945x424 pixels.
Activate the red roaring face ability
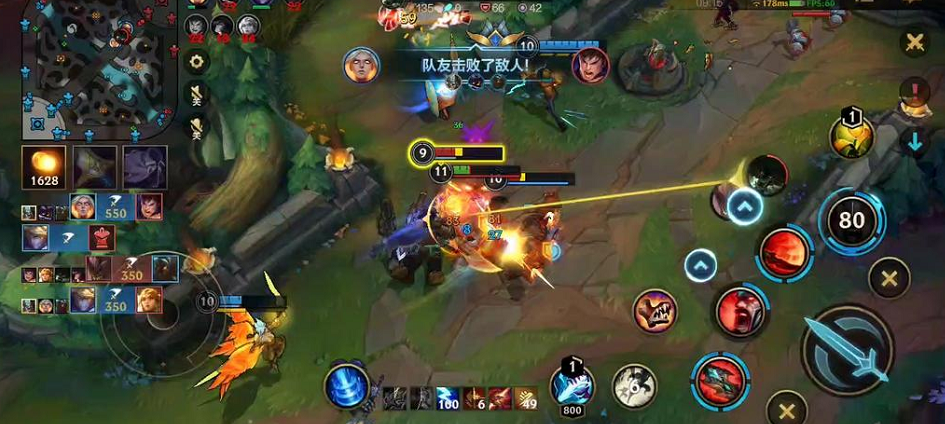click(740, 311)
